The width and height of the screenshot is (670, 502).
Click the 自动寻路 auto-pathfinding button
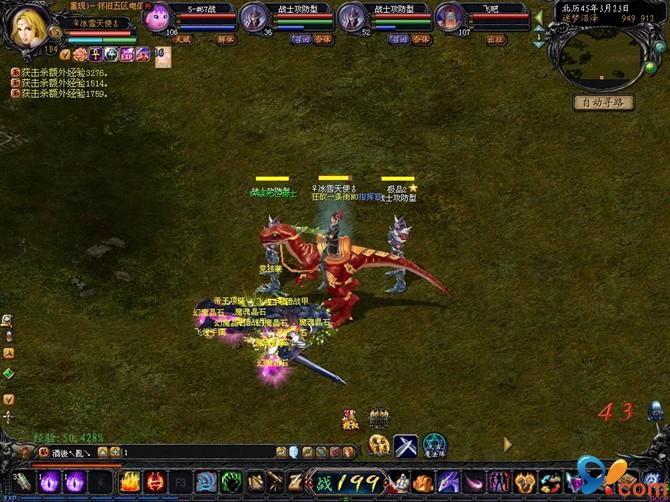pyautogui.click(x=603, y=102)
